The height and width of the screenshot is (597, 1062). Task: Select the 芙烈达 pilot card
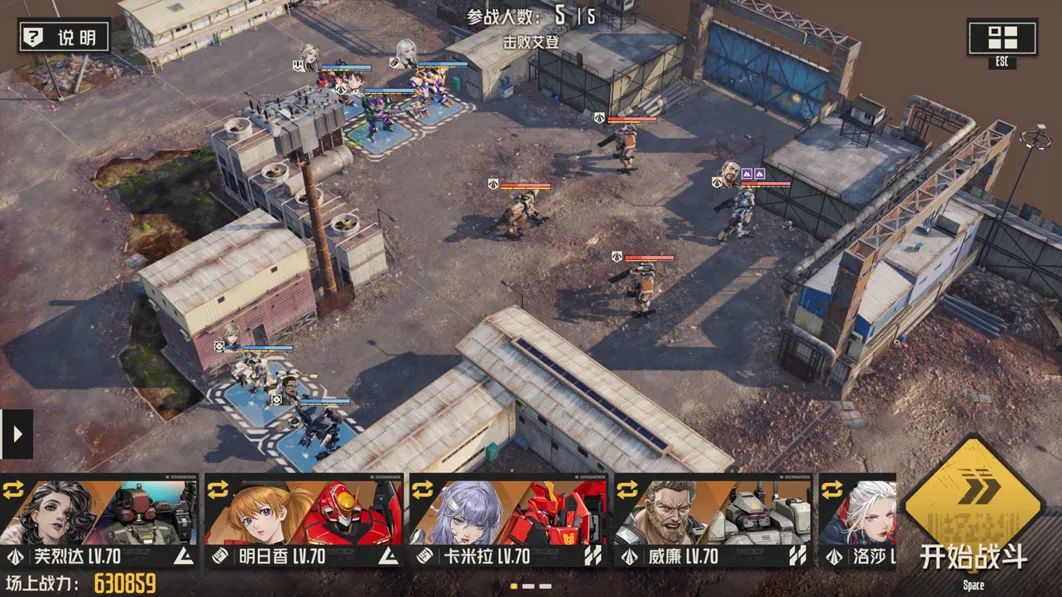[100, 520]
